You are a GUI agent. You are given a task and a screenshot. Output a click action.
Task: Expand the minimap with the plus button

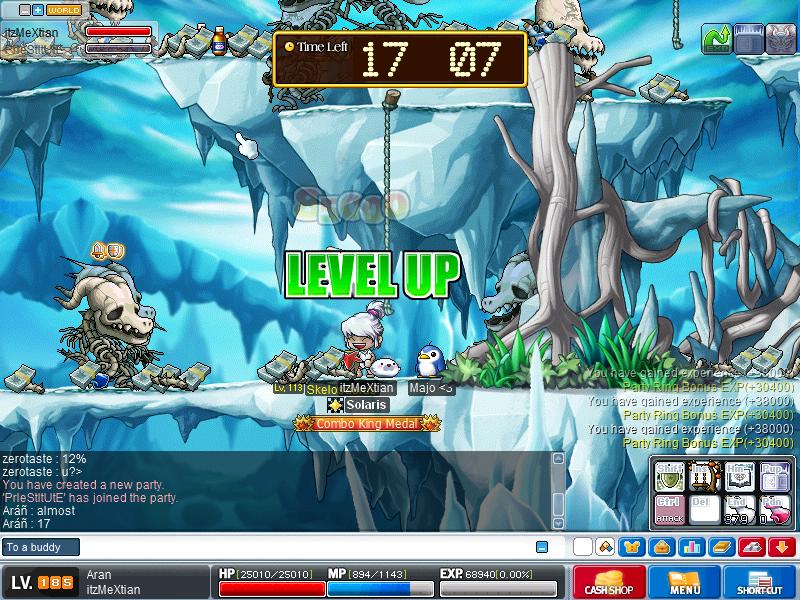pyautogui.click(x=37, y=10)
